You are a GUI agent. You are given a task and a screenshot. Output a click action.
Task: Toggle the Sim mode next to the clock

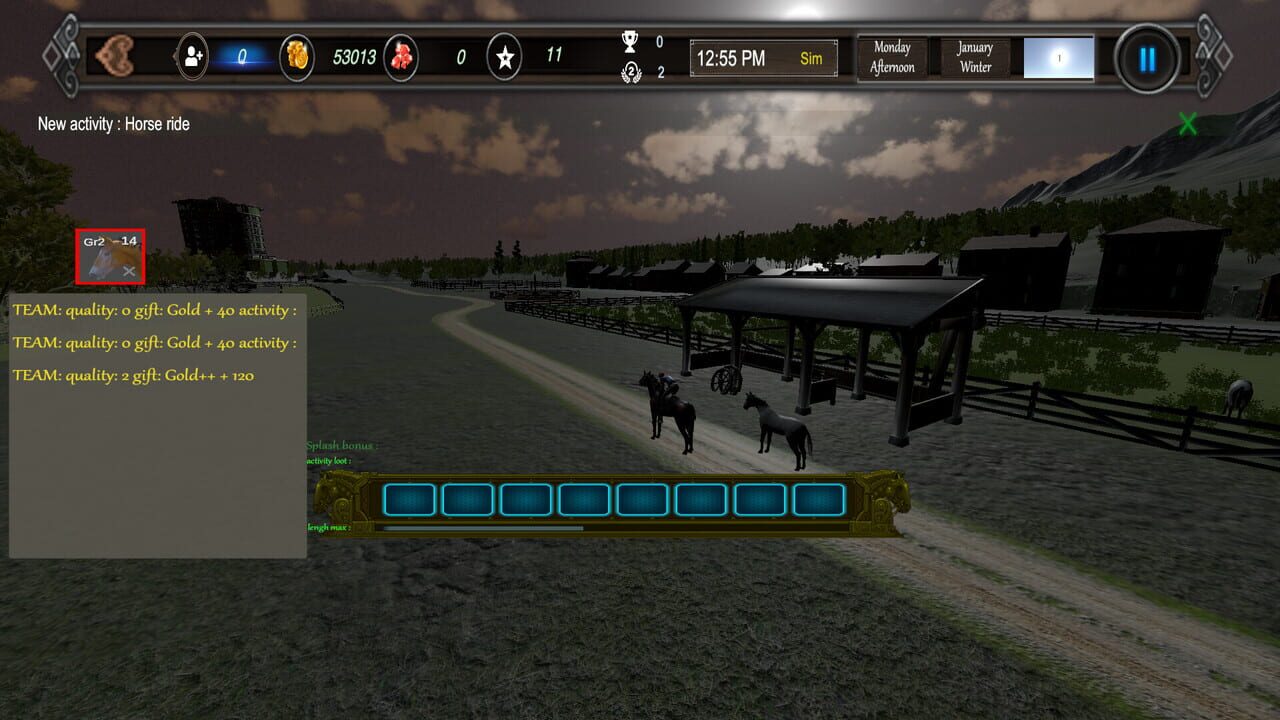click(811, 59)
